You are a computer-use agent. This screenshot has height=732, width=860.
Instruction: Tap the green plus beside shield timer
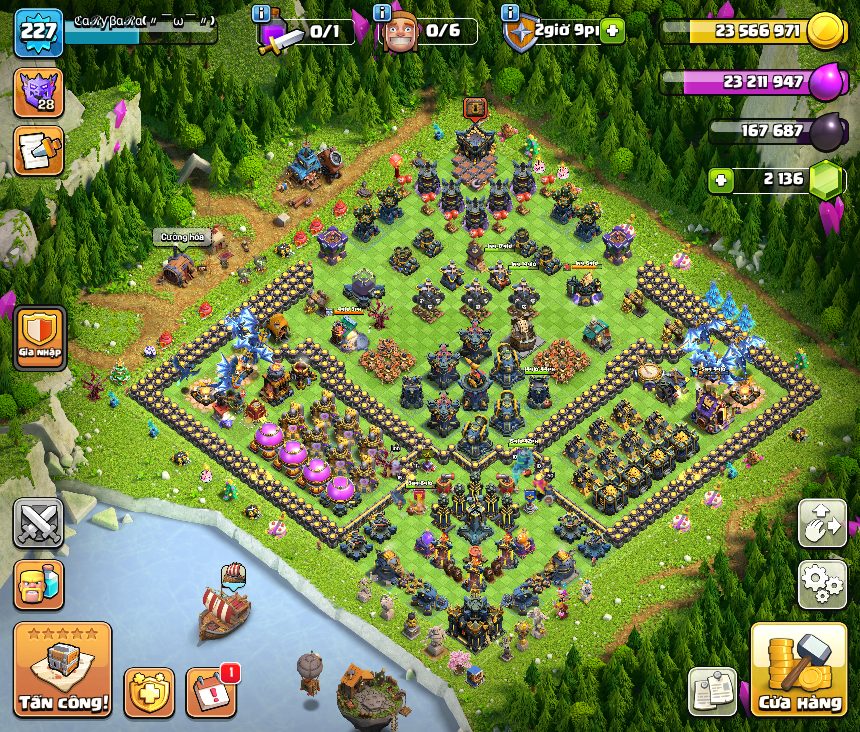(611, 31)
